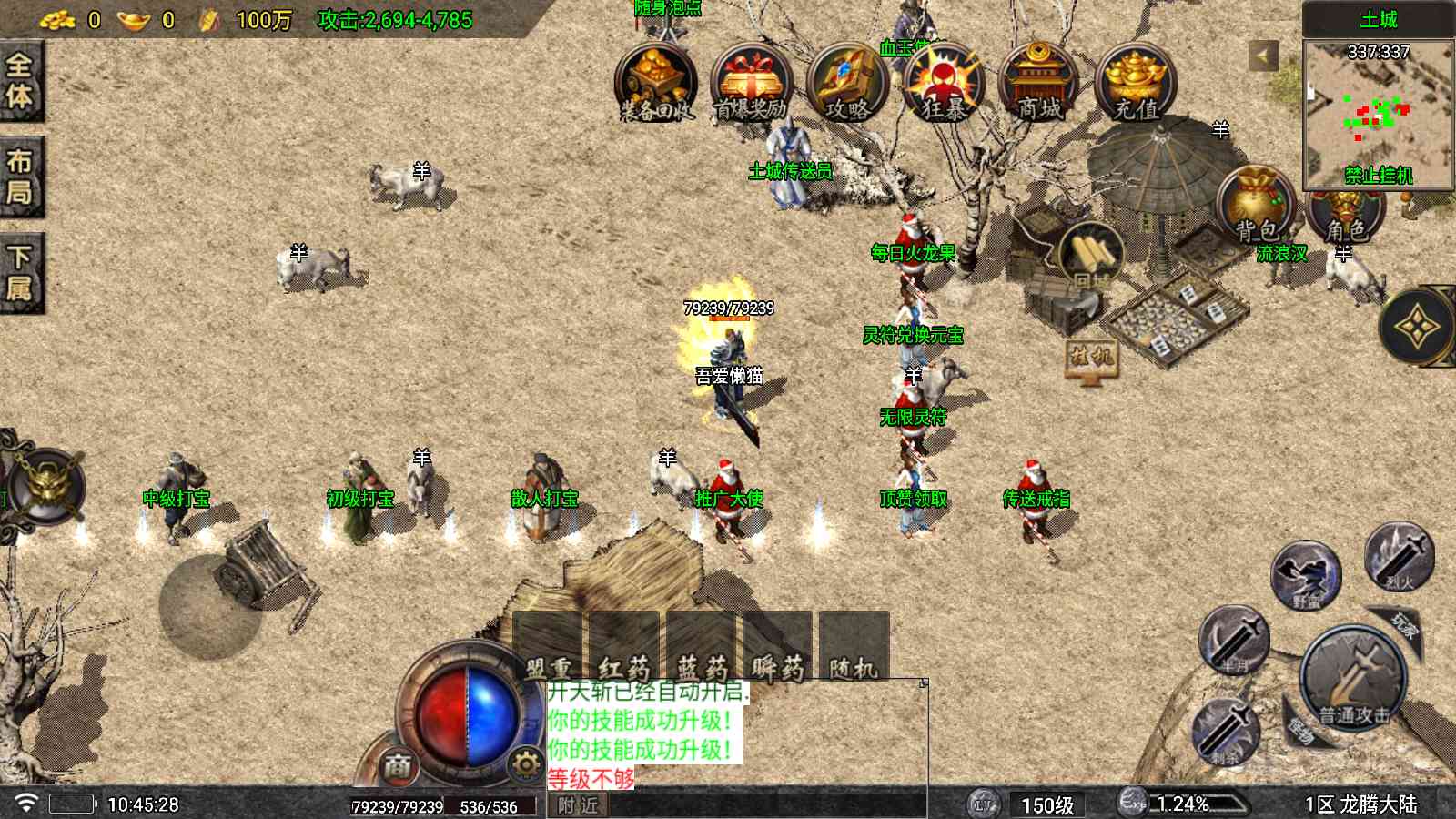Viewport: 1456px width, 819px height.
Task: Toggle the 挂机 auto-battle button
Action: (x=1090, y=357)
